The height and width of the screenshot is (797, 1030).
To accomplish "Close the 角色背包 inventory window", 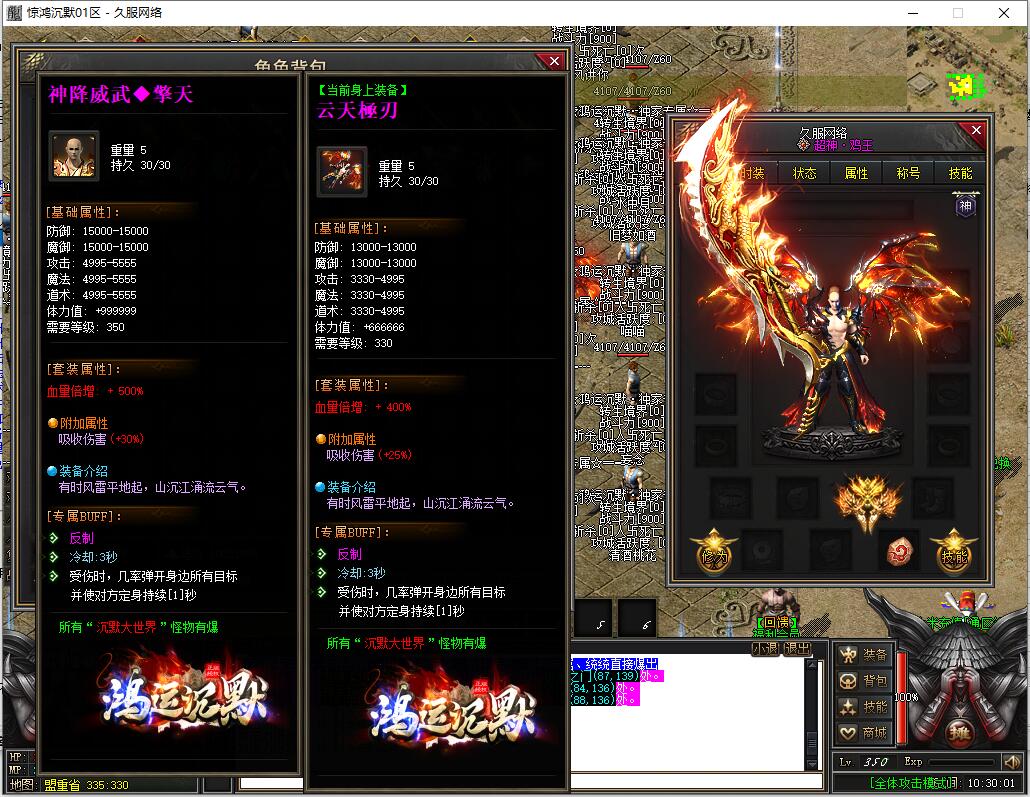I will 554,62.
